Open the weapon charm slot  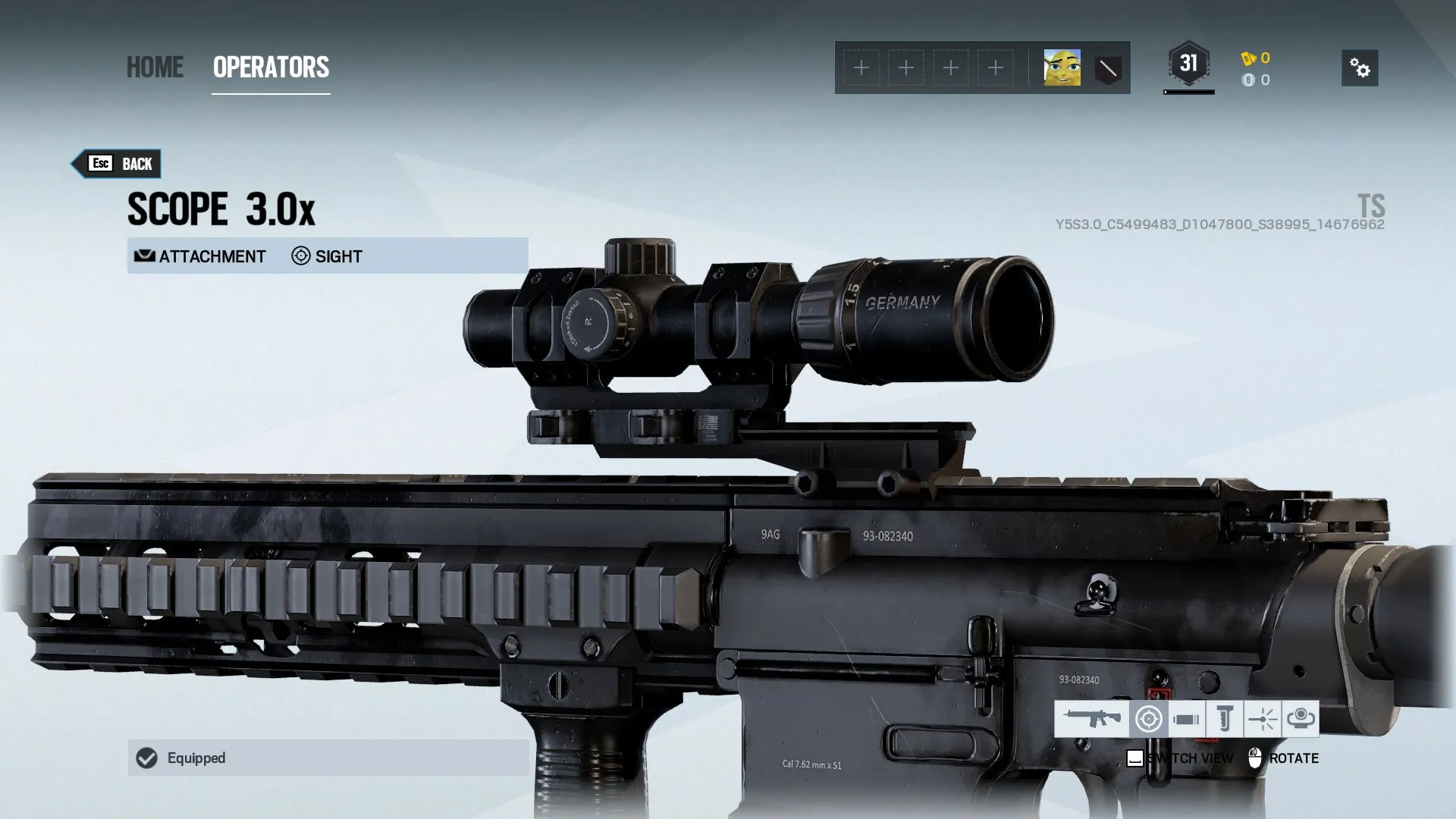(1301, 718)
